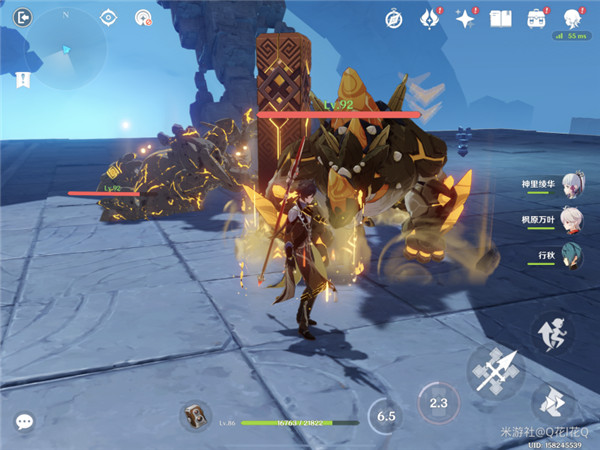Open the quest exclamation bookmark icon
This screenshot has height=450, width=600.
[x=23, y=78]
